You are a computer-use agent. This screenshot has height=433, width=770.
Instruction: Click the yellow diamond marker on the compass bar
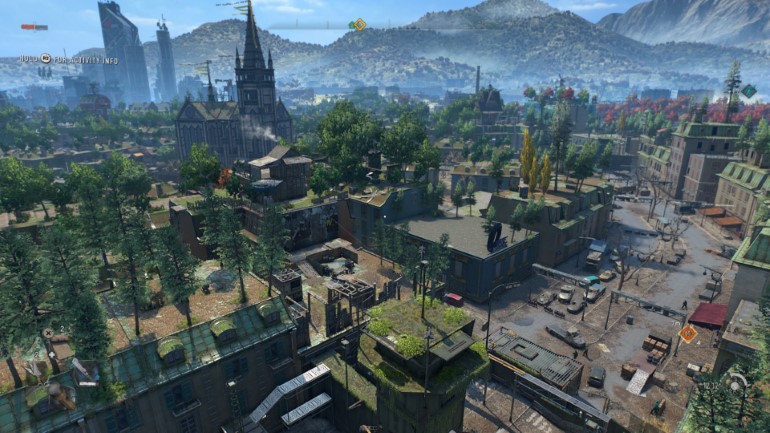[359, 25]
